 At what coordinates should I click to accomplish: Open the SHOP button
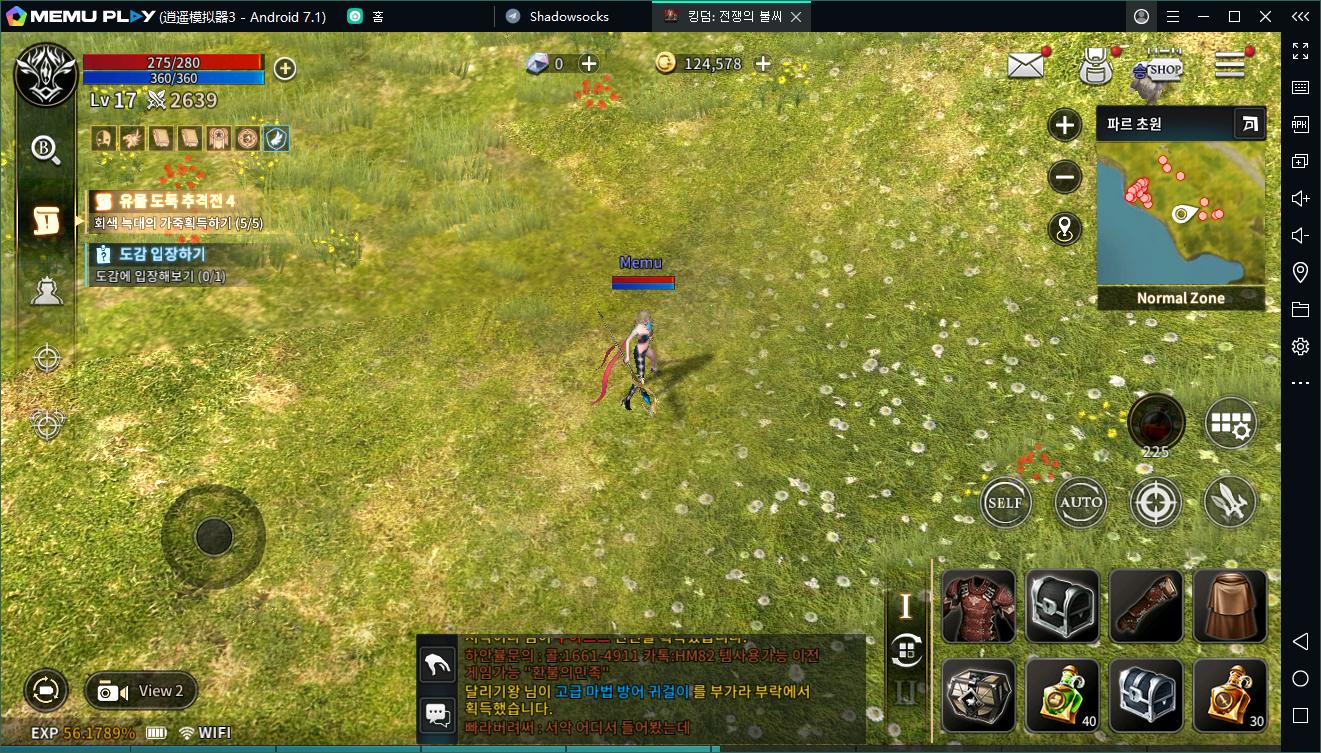(1161, 68)
